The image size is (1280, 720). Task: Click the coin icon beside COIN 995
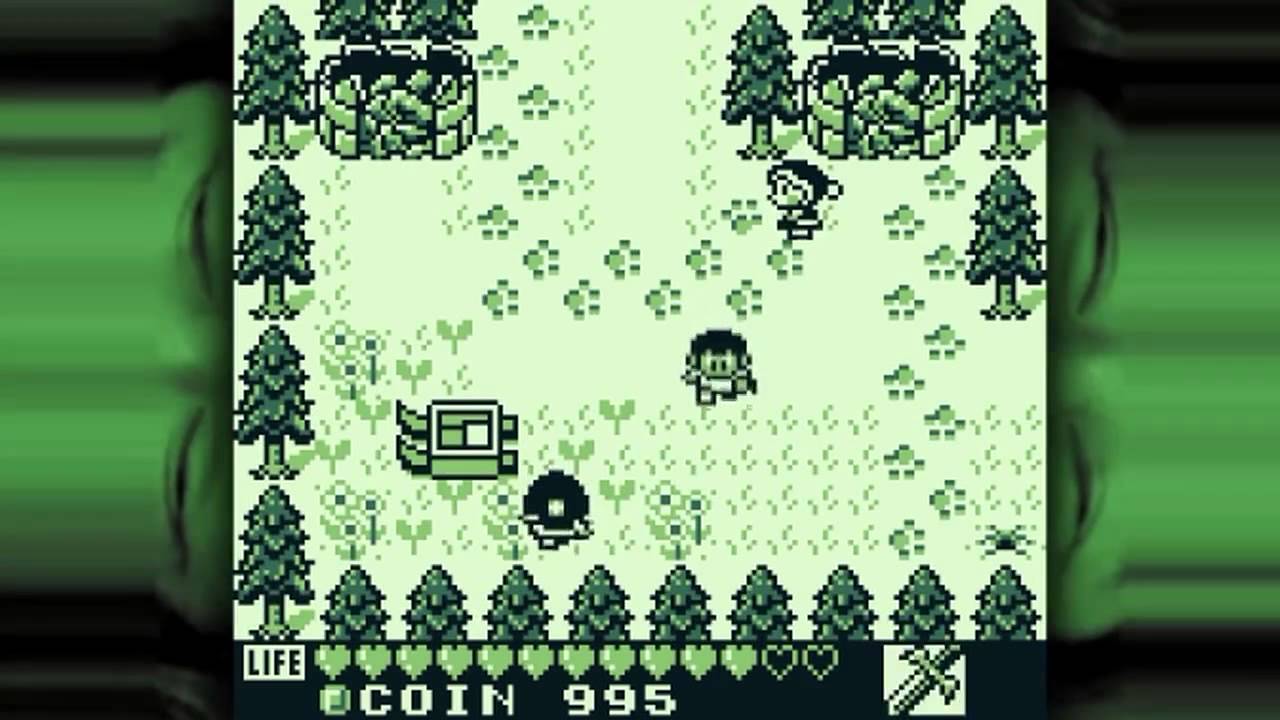pyautogui.click(x=339, y=701)
